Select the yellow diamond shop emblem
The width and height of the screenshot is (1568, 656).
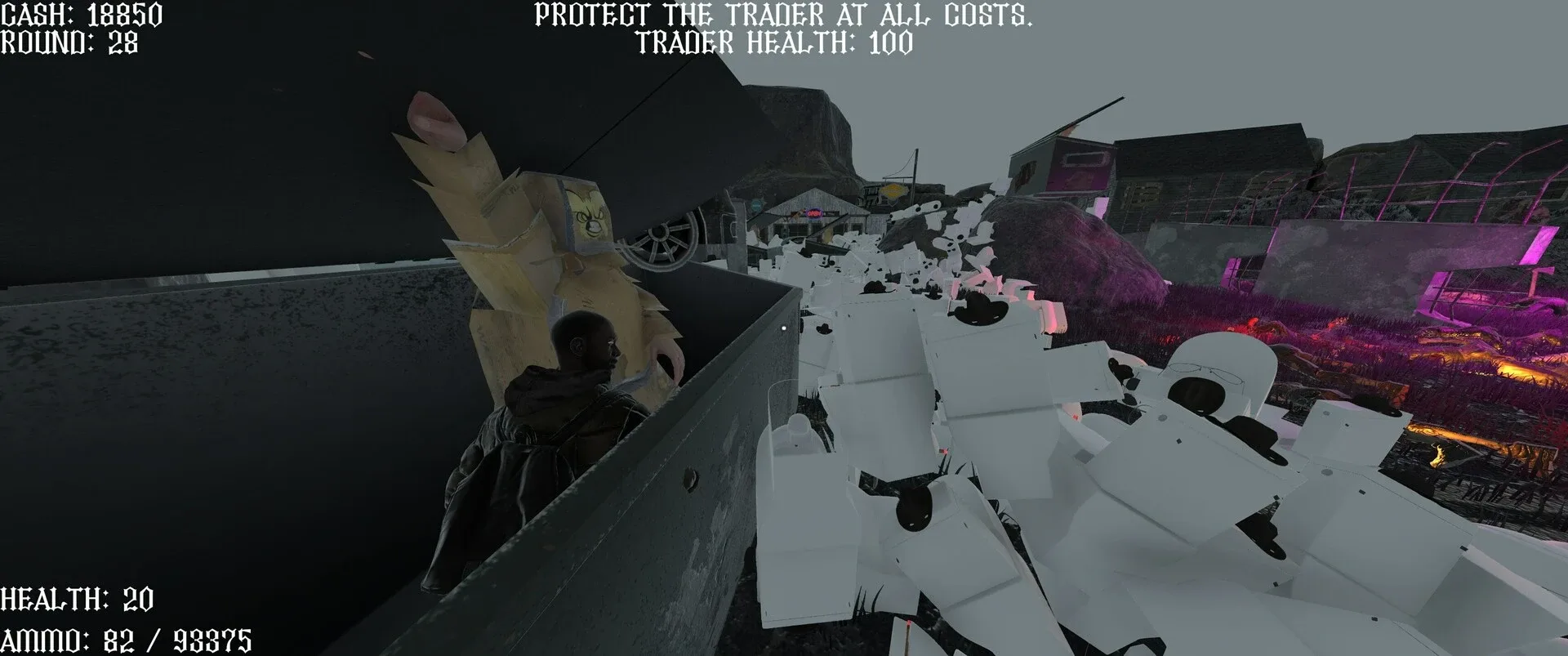(893, 191)
